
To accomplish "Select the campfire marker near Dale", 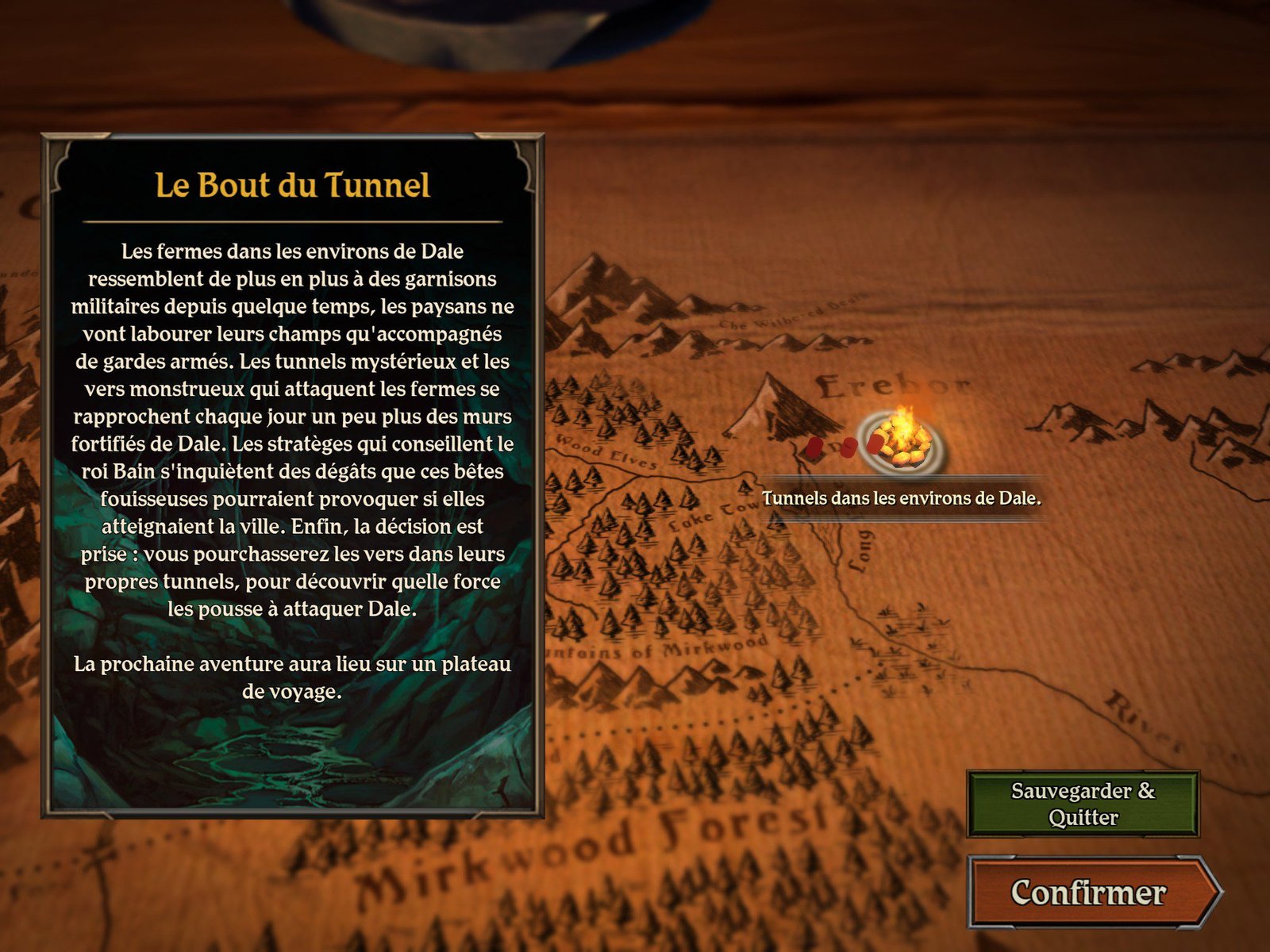I will [x=902, y=442].
